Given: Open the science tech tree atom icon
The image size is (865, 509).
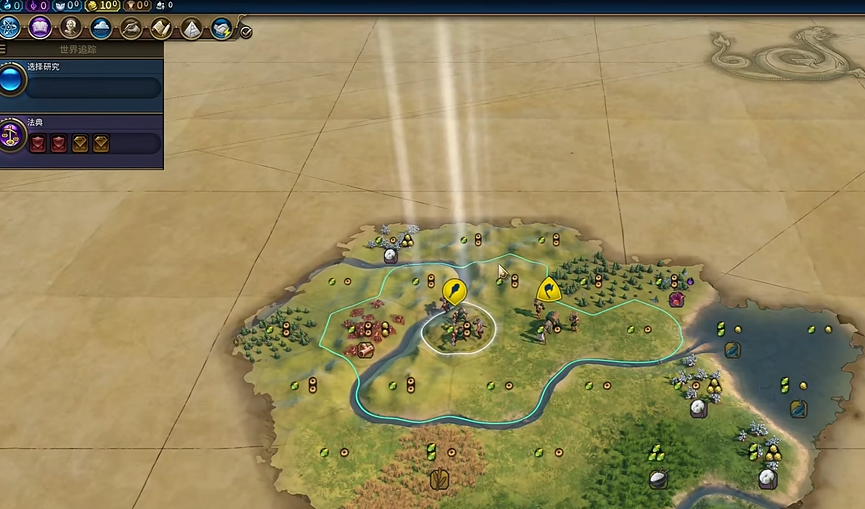Looking at the screenshot, I should [11, 28].
